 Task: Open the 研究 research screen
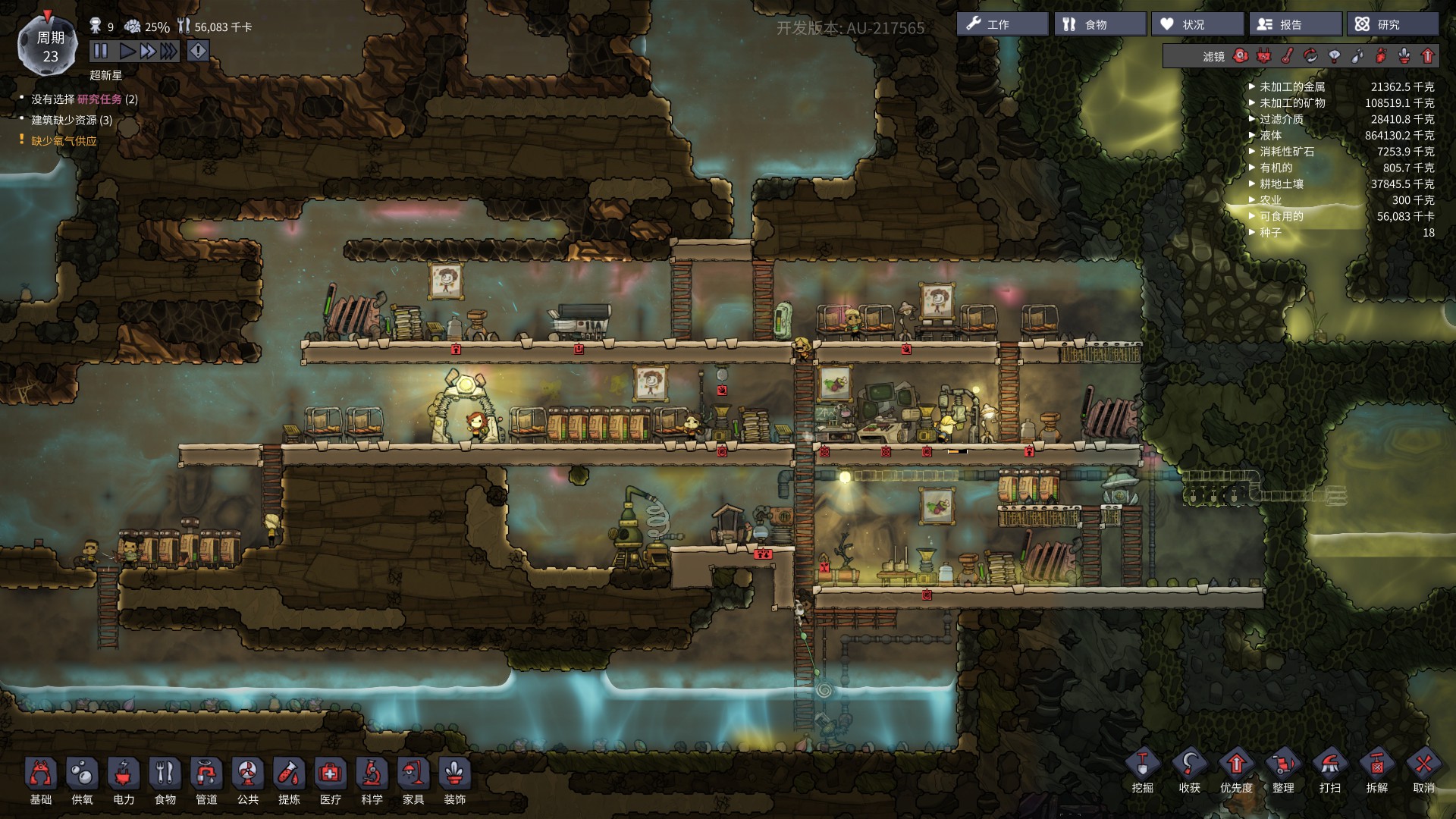click(1392, 24)
